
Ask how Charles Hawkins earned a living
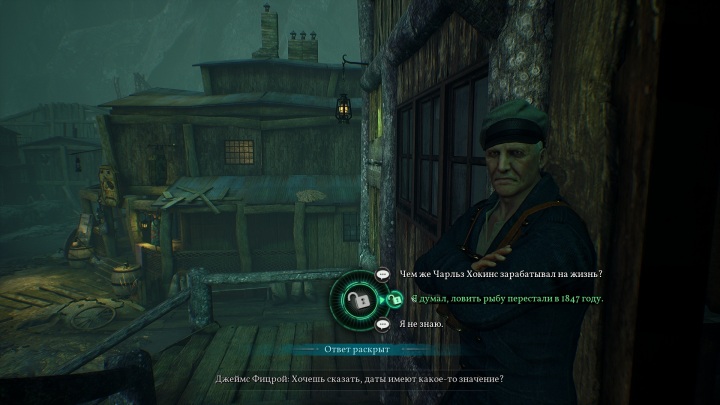500,274
